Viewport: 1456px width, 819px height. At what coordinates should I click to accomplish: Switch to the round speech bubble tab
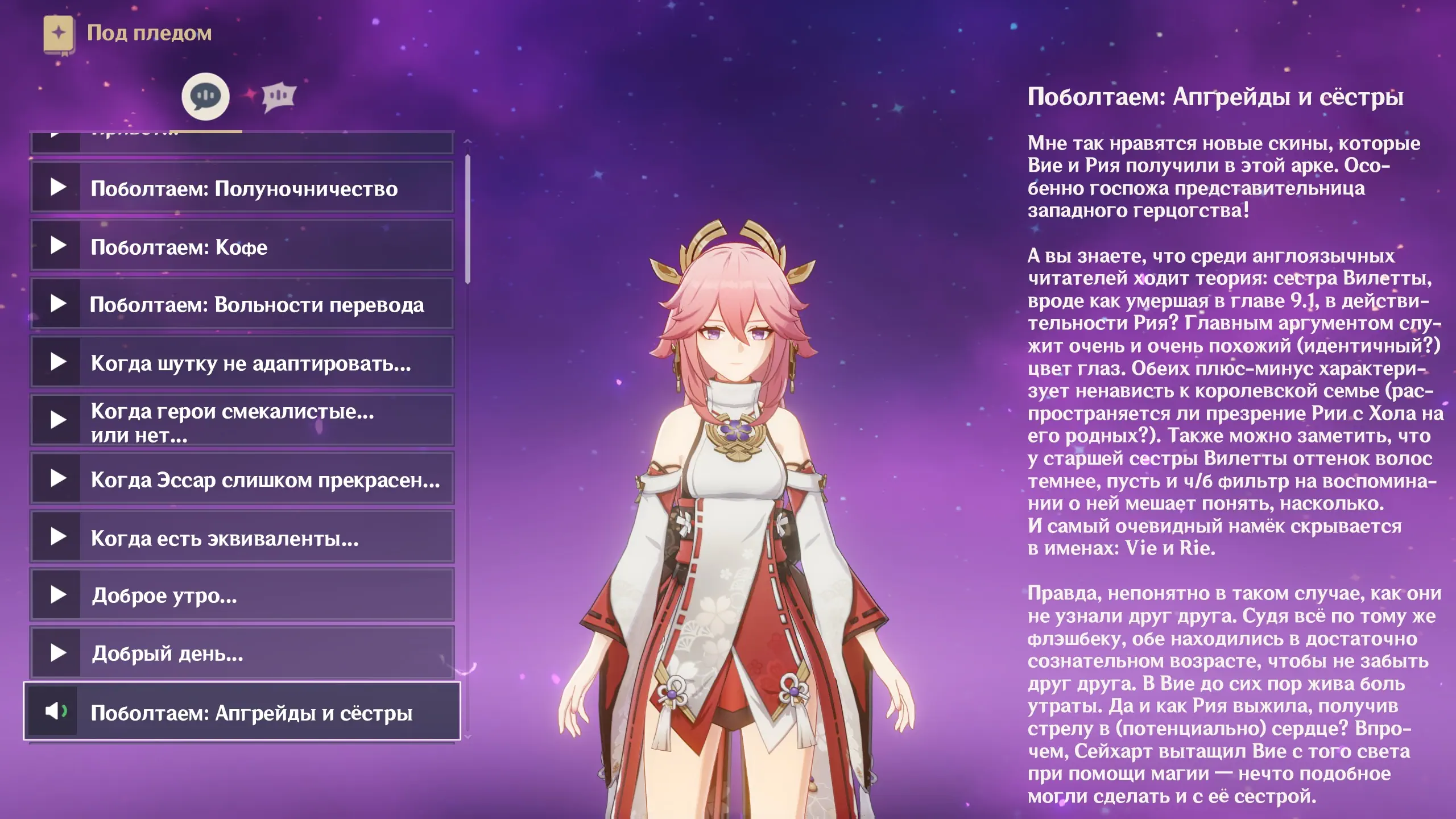(x=205, y=97)
